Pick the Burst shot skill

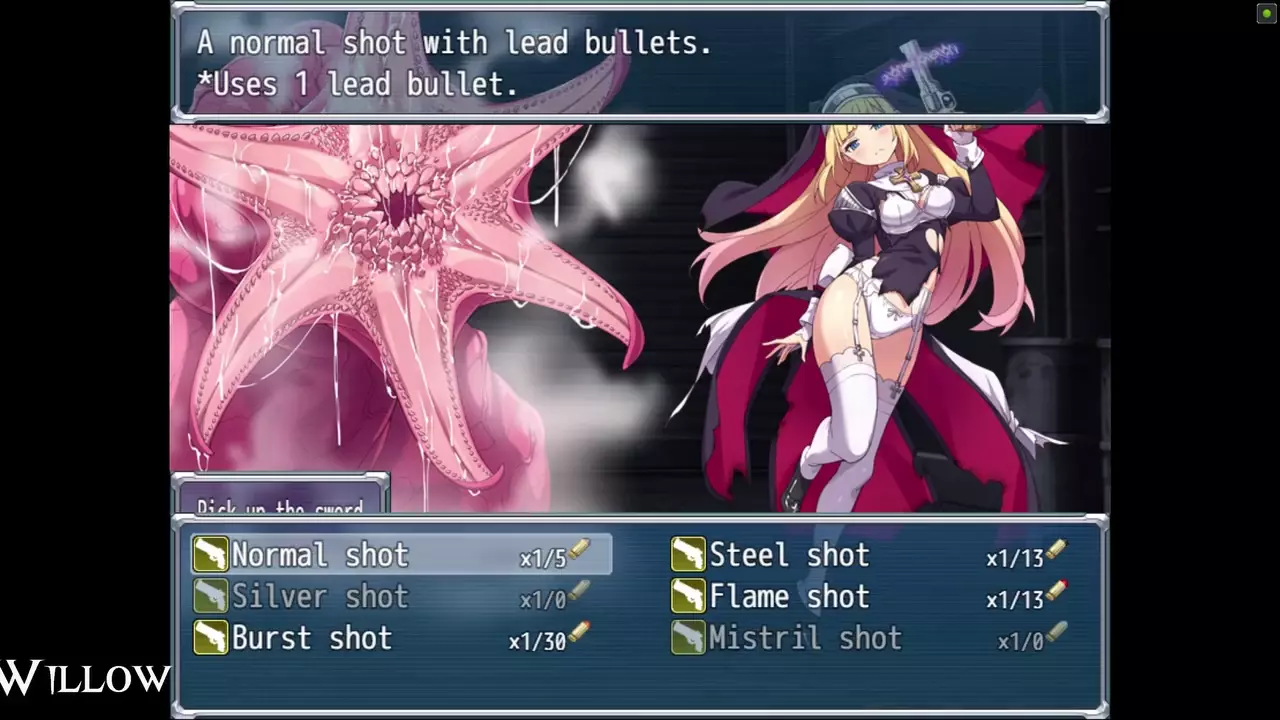312,638
